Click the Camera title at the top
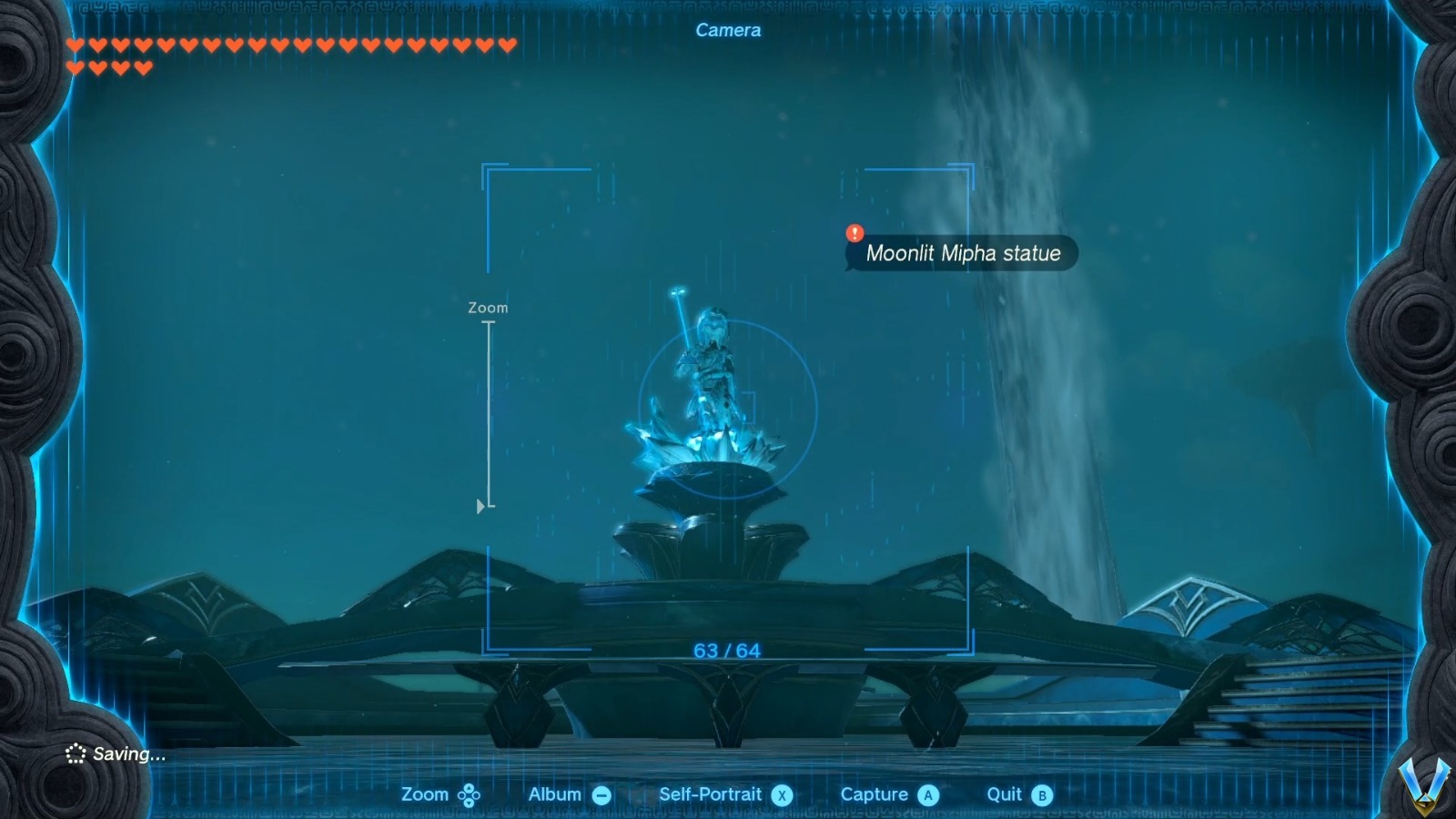The width and height of the screenshot is (1456, 819). (x=727, y=30)
